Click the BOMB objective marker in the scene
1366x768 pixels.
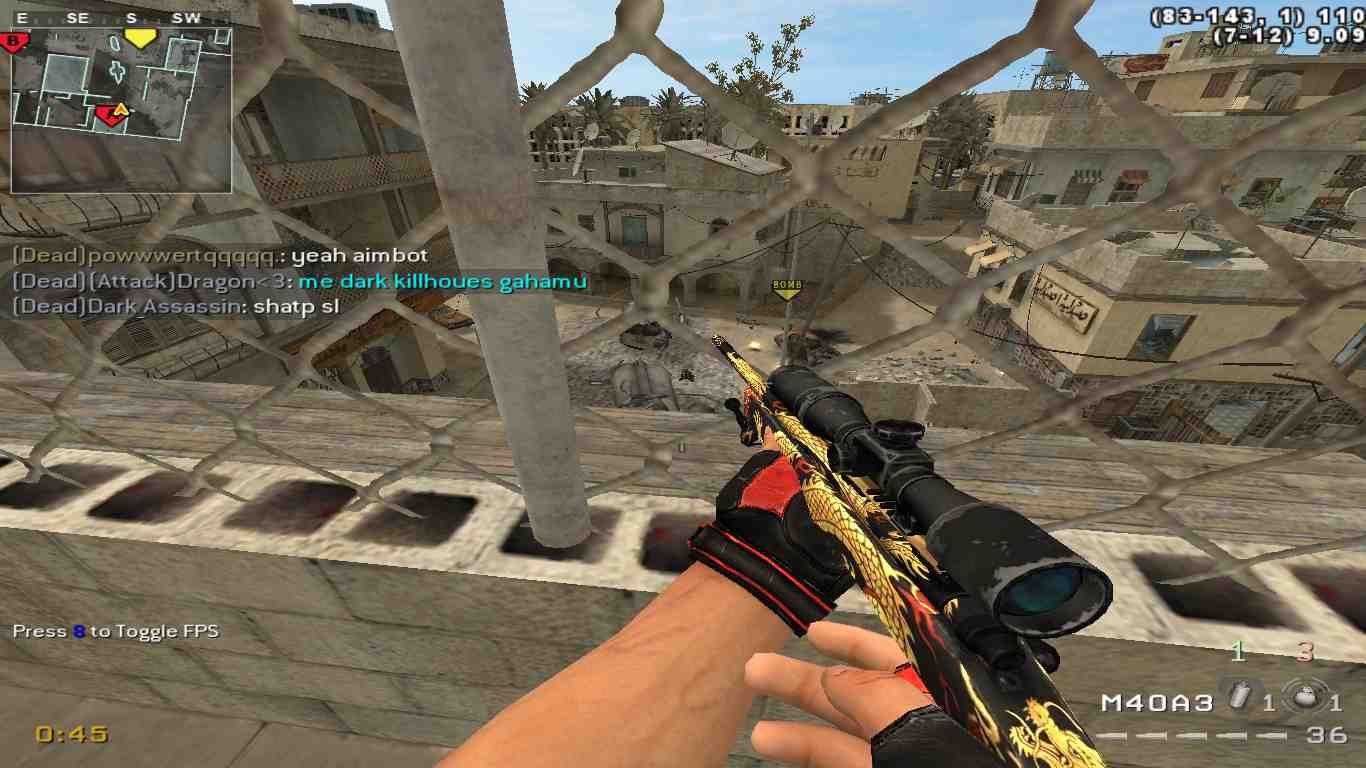pyautogui.click(x=787, y=288)
